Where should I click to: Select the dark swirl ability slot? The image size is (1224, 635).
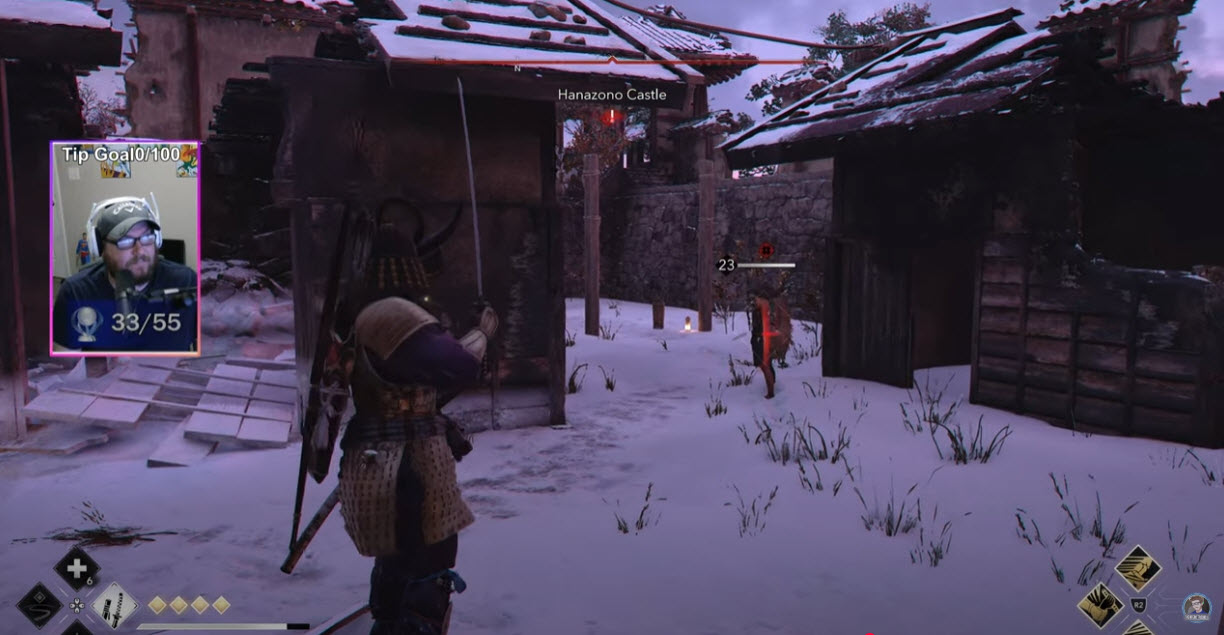(x=41, y=606)
